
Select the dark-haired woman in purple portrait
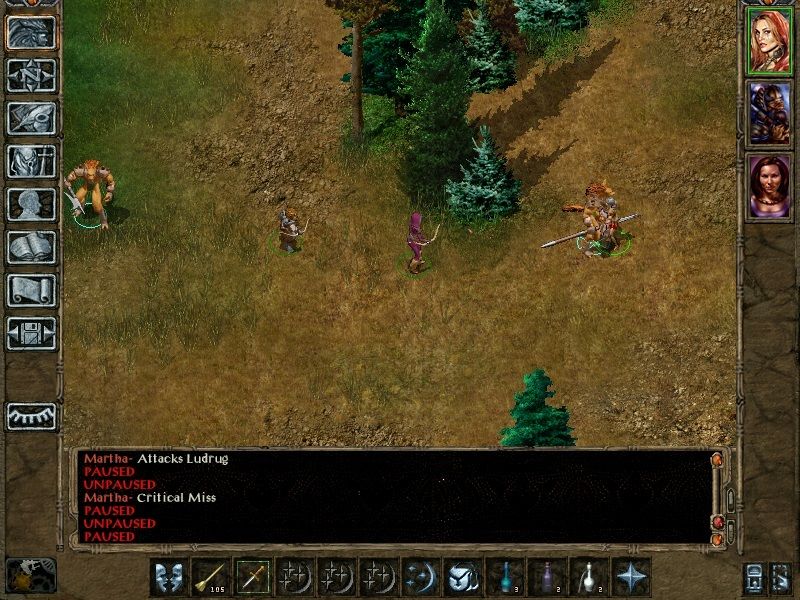pyautogui.click(x=770, y=185)
